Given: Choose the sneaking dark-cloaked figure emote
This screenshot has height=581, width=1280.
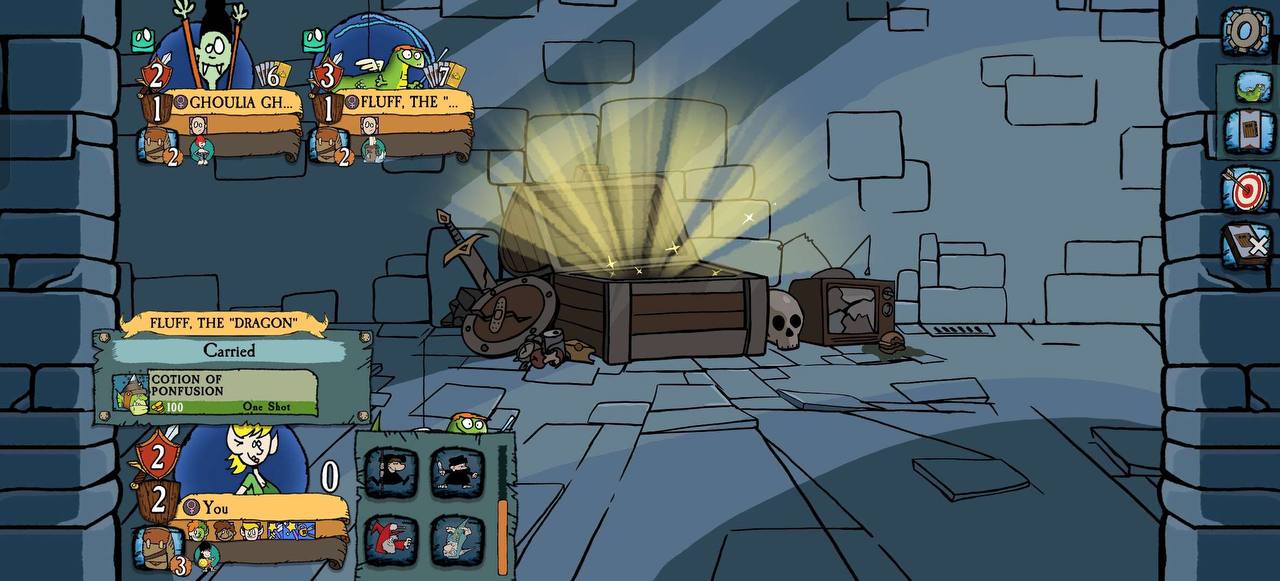Looking at the screenshot, I should (391, 471).
